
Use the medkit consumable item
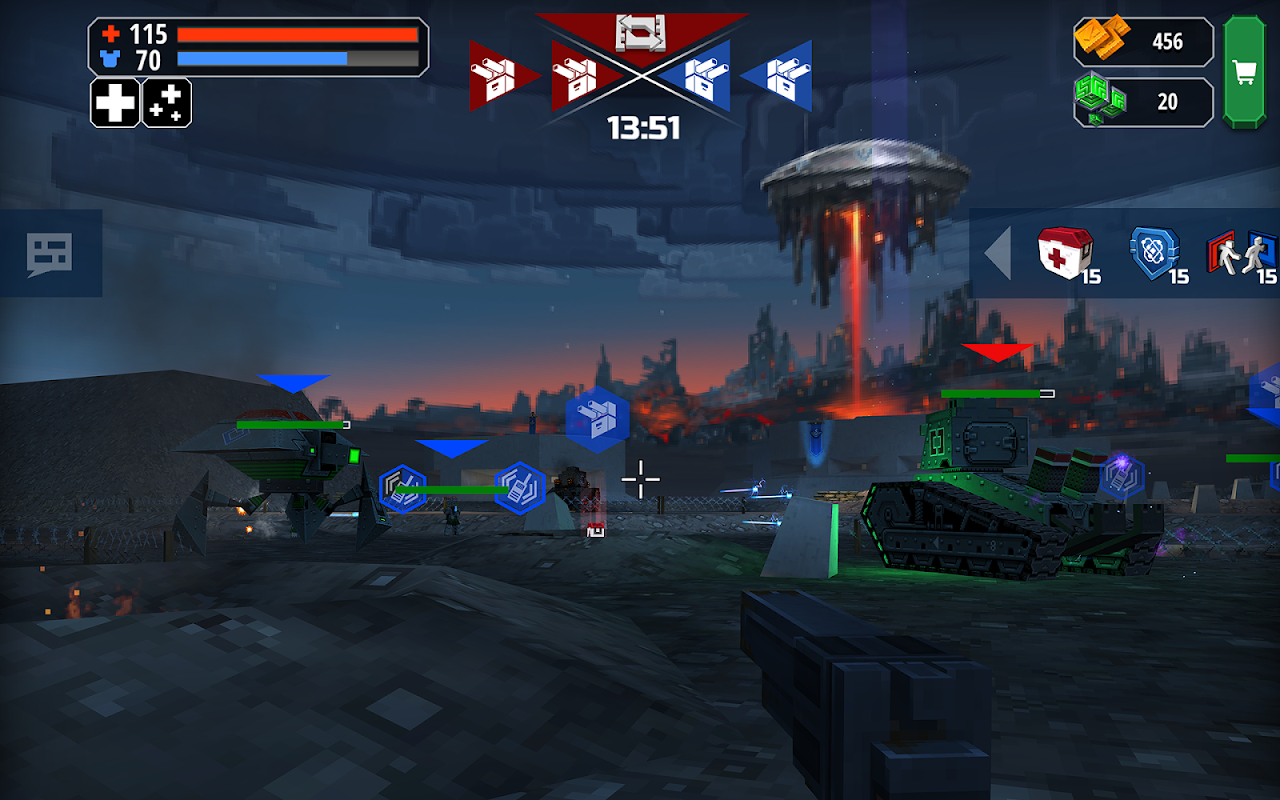pos(1064,253)
